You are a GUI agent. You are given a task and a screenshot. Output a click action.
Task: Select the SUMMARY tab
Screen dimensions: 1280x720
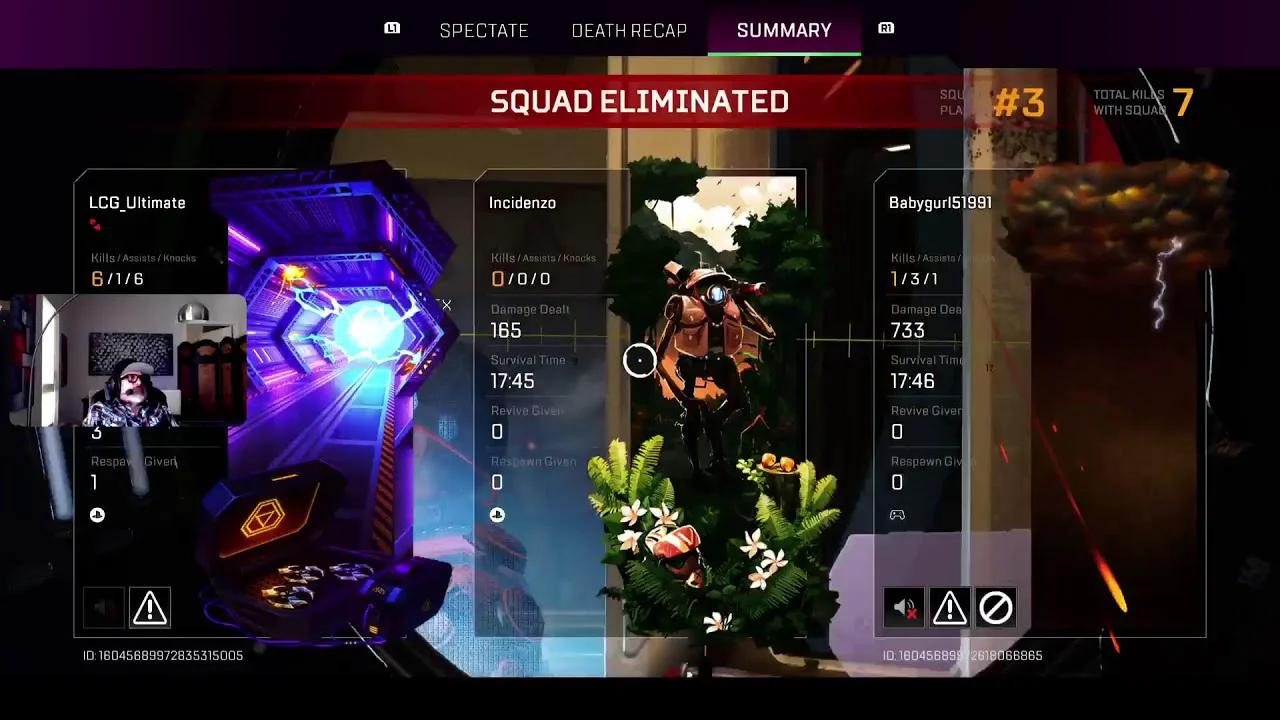tap(784, 30)
